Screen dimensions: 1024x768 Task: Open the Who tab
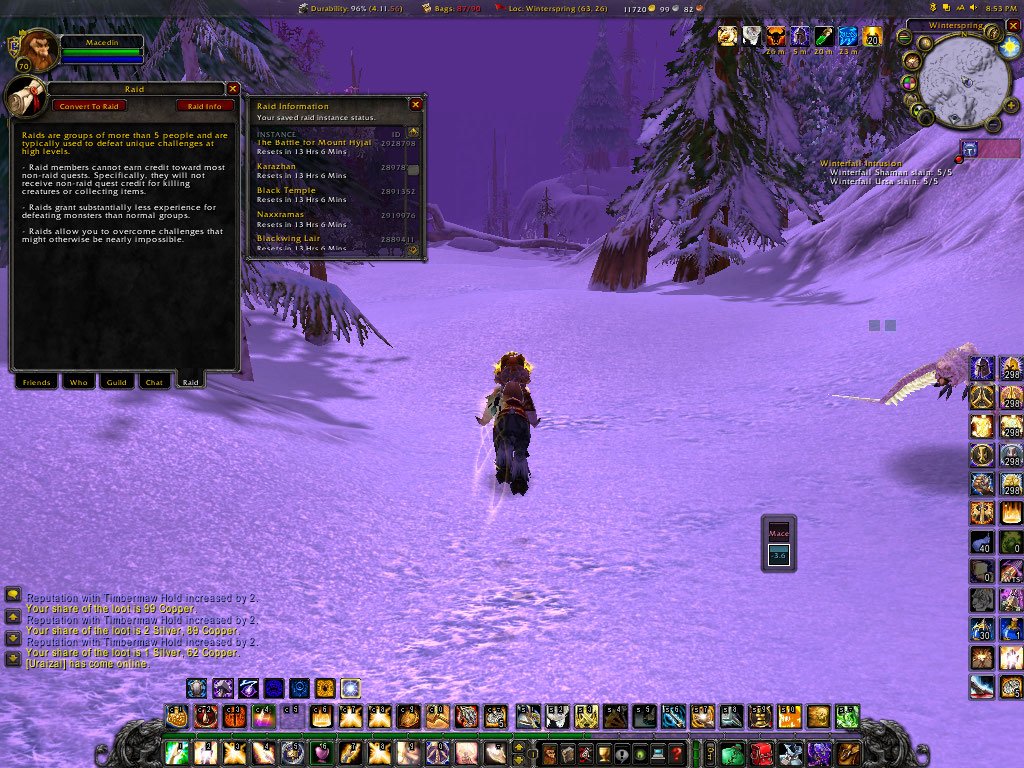coord(77,382)
